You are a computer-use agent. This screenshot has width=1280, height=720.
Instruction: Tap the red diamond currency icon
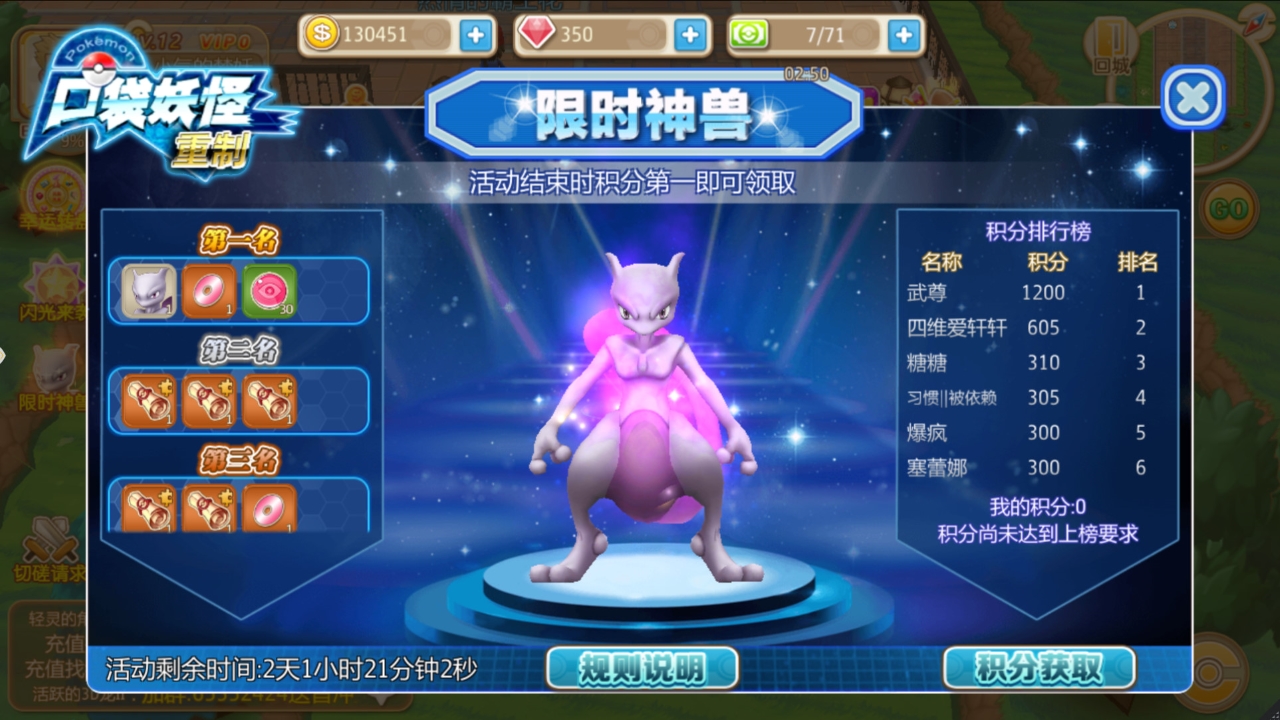pos(534,36)
